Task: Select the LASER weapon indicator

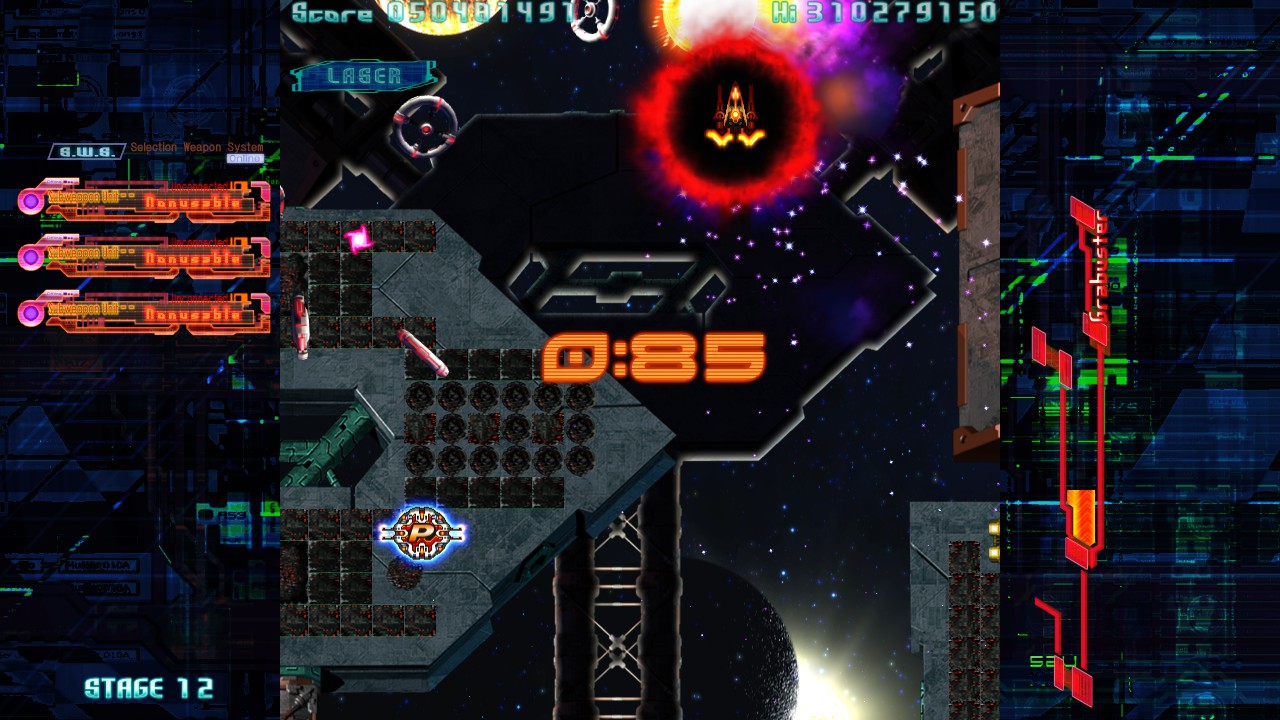Action: (x=364, y=76)
